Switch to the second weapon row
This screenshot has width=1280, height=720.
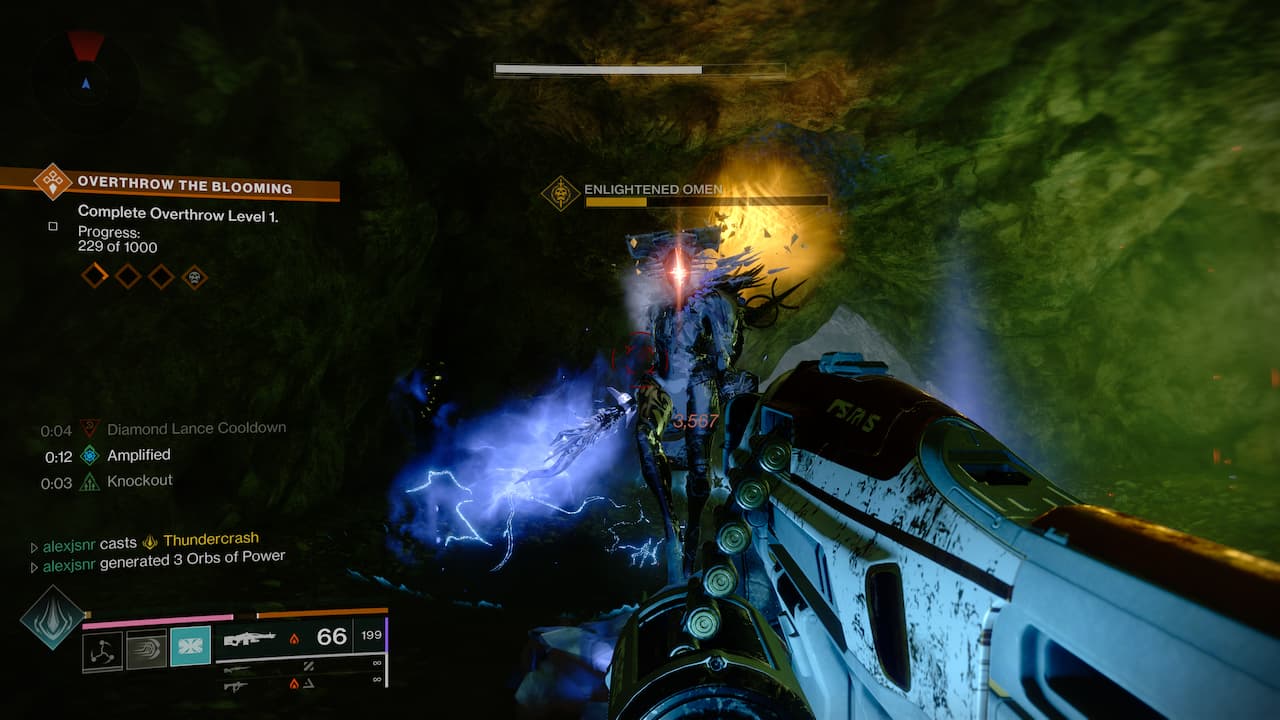(236, 667)
